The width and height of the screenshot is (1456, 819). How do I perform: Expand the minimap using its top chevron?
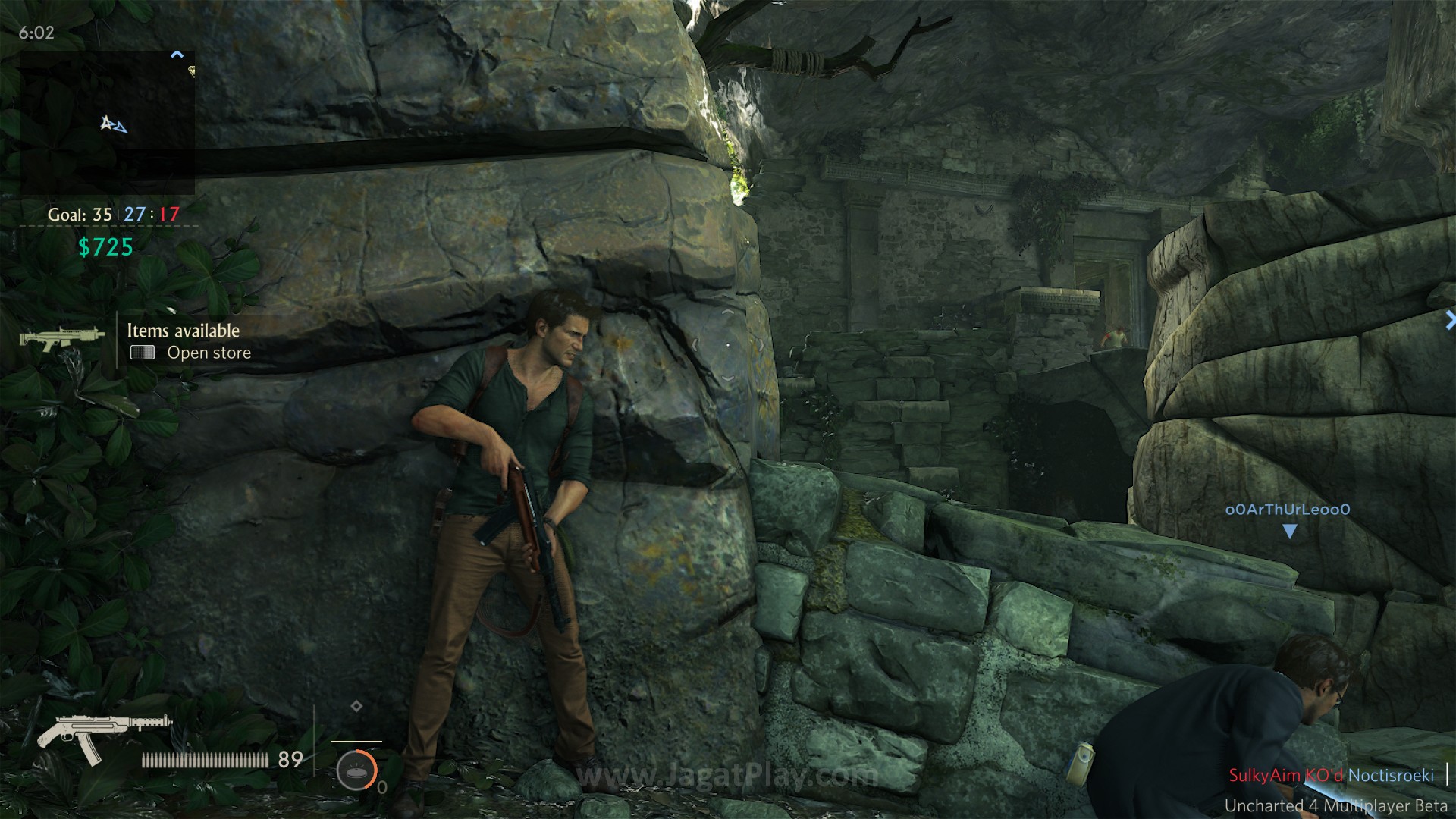pos(177,53)
